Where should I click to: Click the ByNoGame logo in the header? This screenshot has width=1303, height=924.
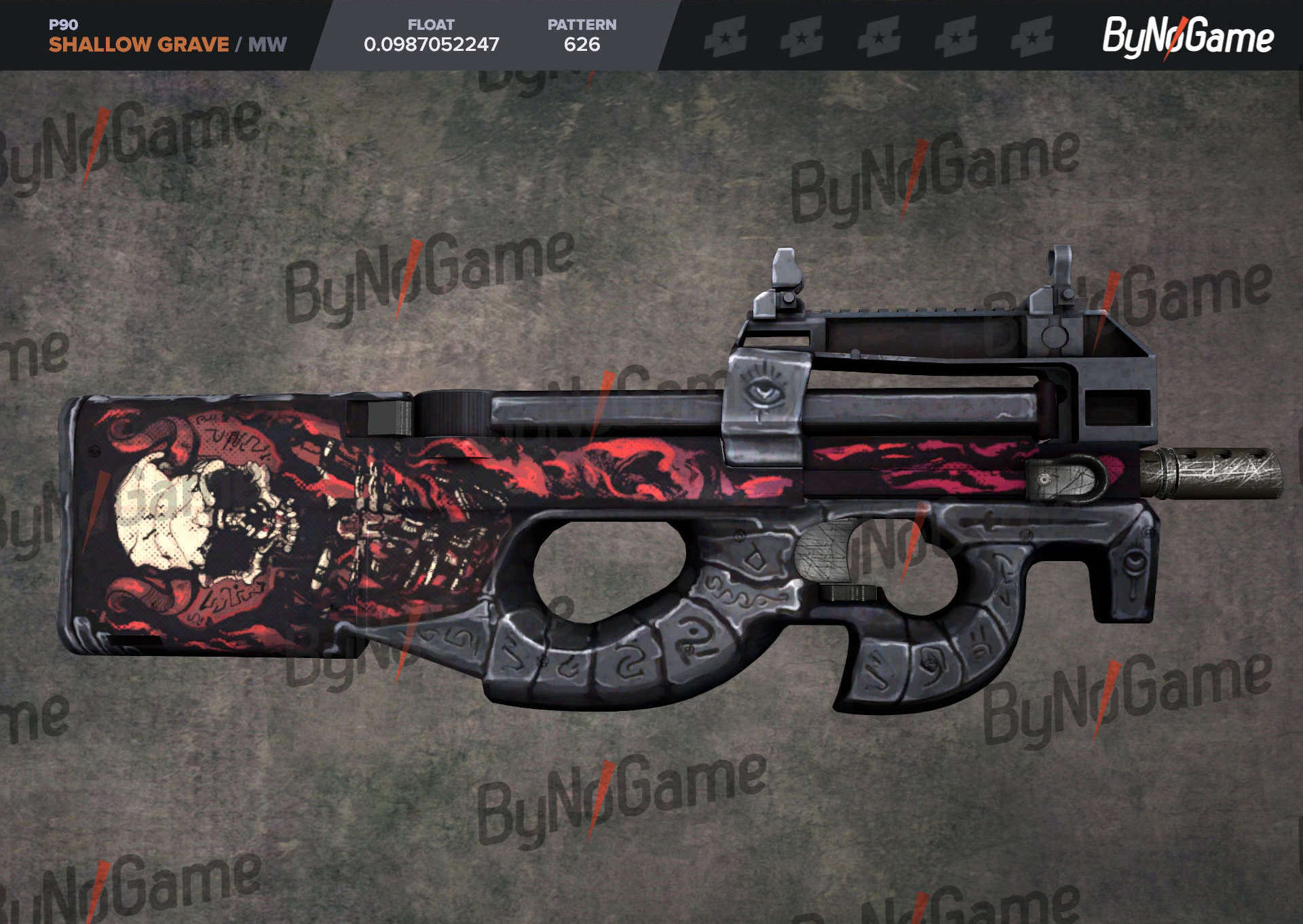(1187, 37)
